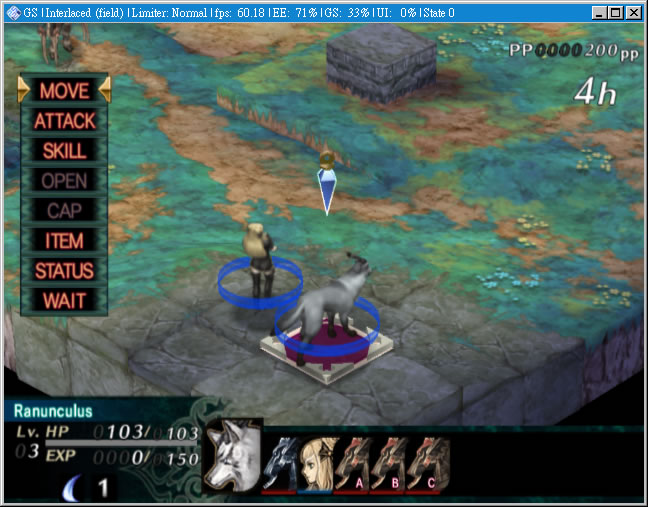The image size is (648, 507).
Task: Select the MOVE command
Action: coord(64,90)
